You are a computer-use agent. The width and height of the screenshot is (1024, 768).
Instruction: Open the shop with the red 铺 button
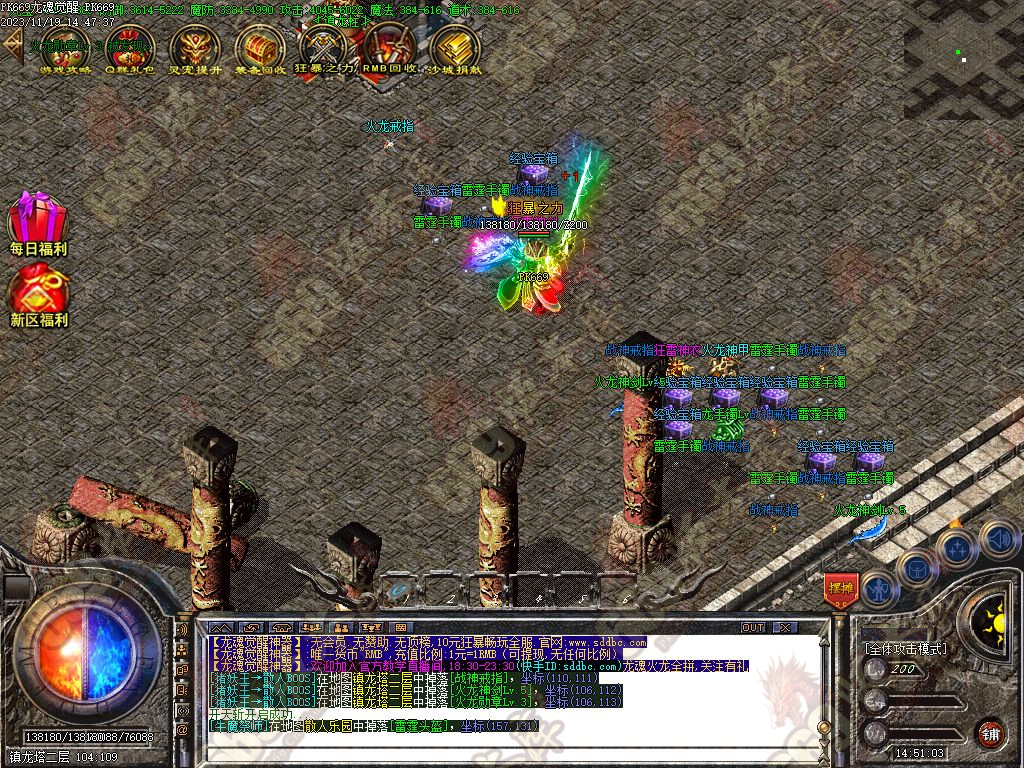coord(990,732)
